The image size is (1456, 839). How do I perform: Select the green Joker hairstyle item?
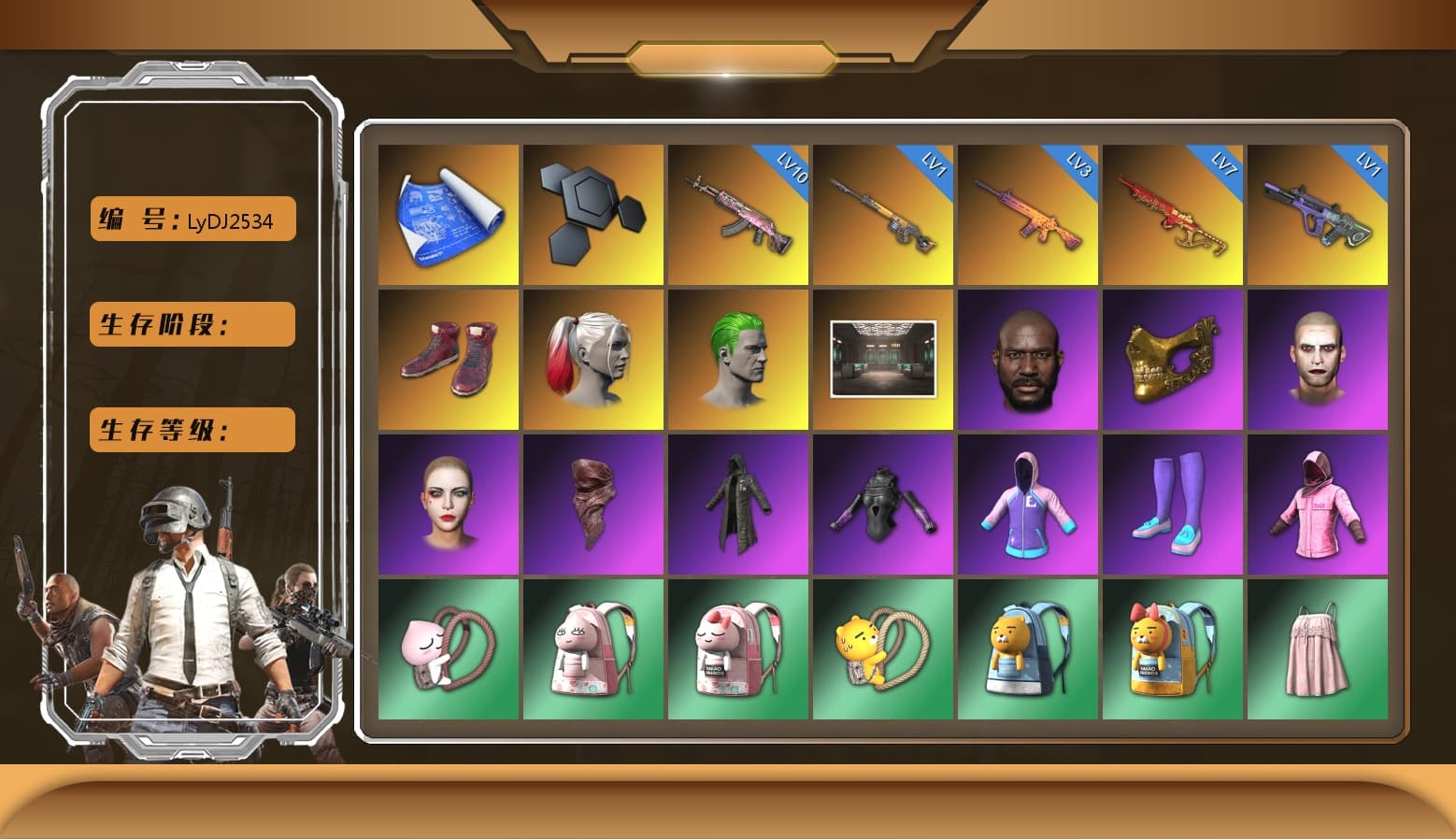pyautogui.click(x=738, y=360)
